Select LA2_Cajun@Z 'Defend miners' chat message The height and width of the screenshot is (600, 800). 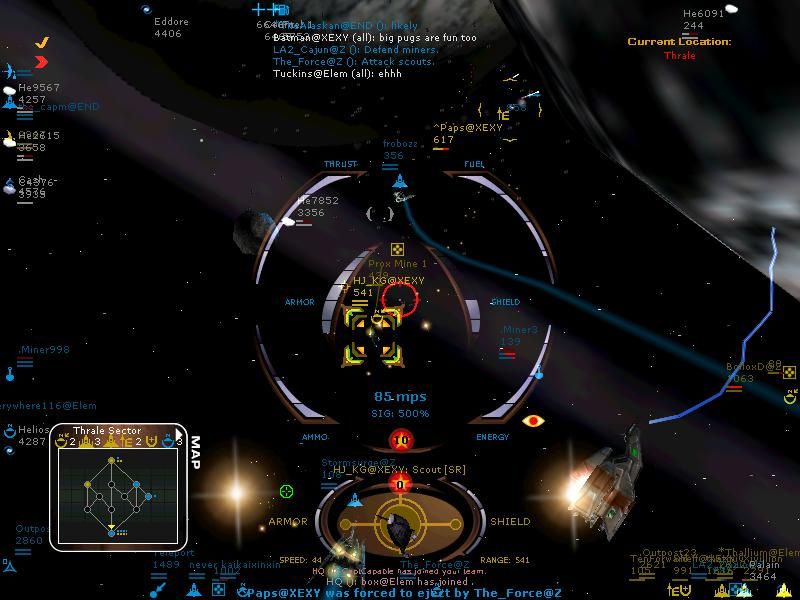click(355, 50)
